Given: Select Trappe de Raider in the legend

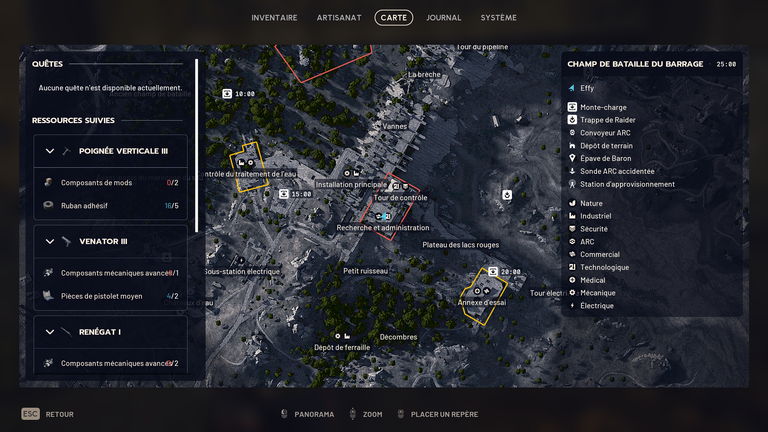Looking at the screenshot, I should (607, 120).
